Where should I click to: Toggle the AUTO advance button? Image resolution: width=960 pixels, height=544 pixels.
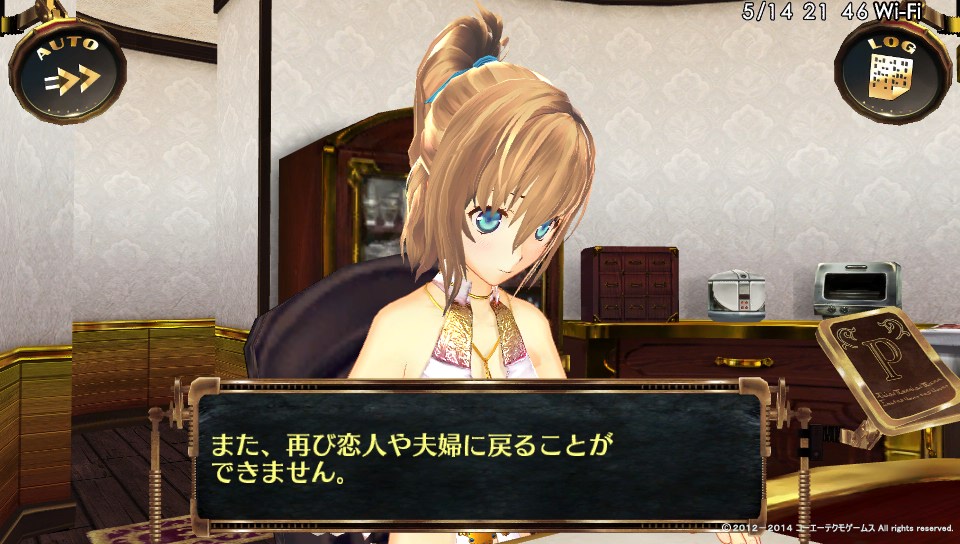pos(67,68)
